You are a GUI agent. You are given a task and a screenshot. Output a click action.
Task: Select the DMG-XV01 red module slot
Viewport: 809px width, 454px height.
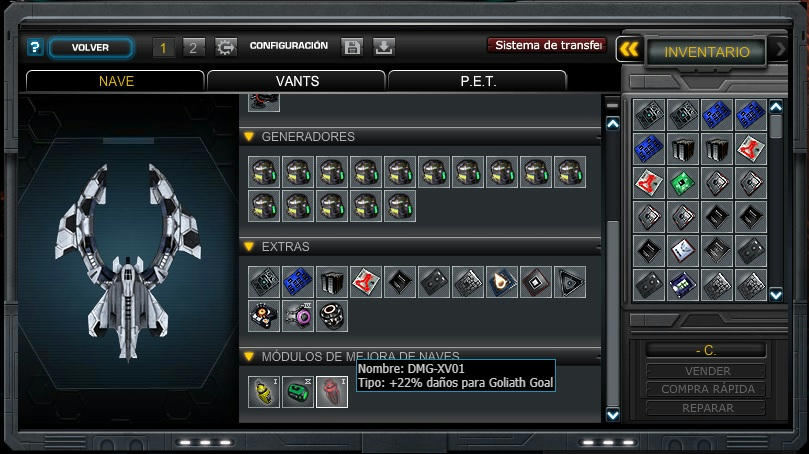(332, 391)
